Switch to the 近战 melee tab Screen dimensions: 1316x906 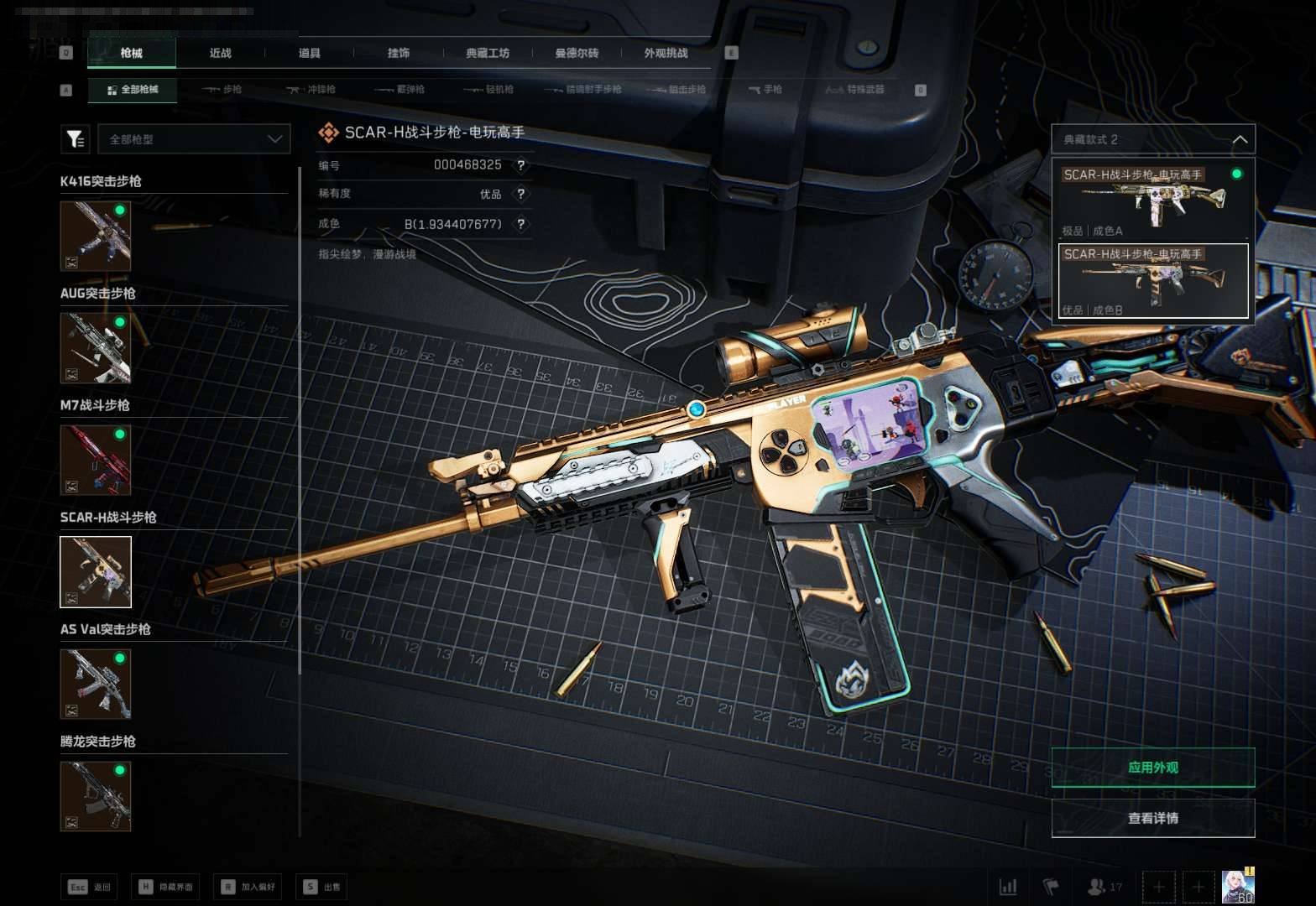click(x=220, y=53)
